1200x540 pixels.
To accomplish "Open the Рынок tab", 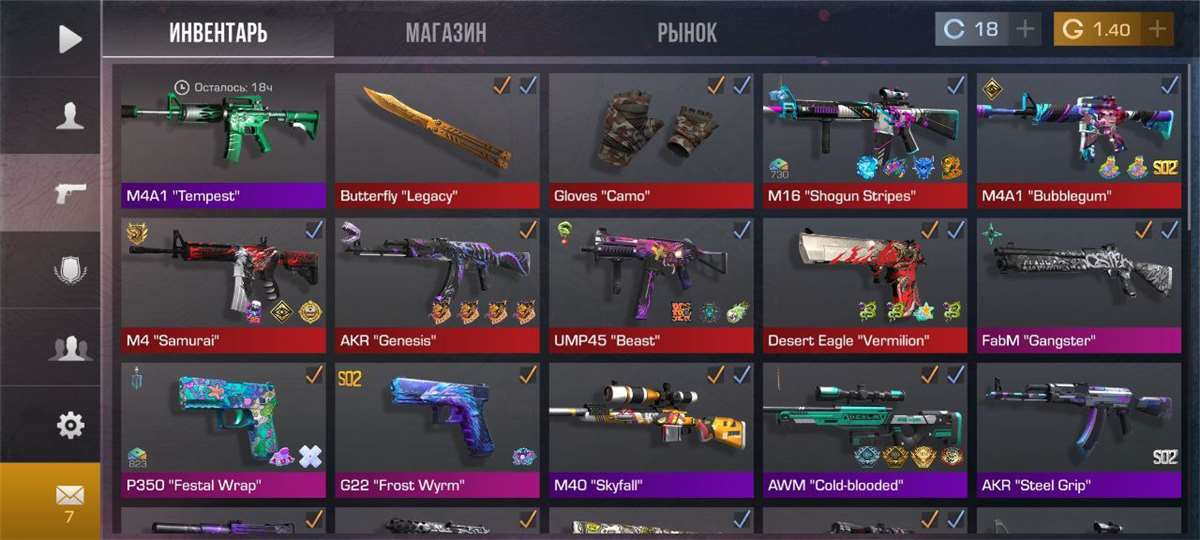I will click(687, 33).
